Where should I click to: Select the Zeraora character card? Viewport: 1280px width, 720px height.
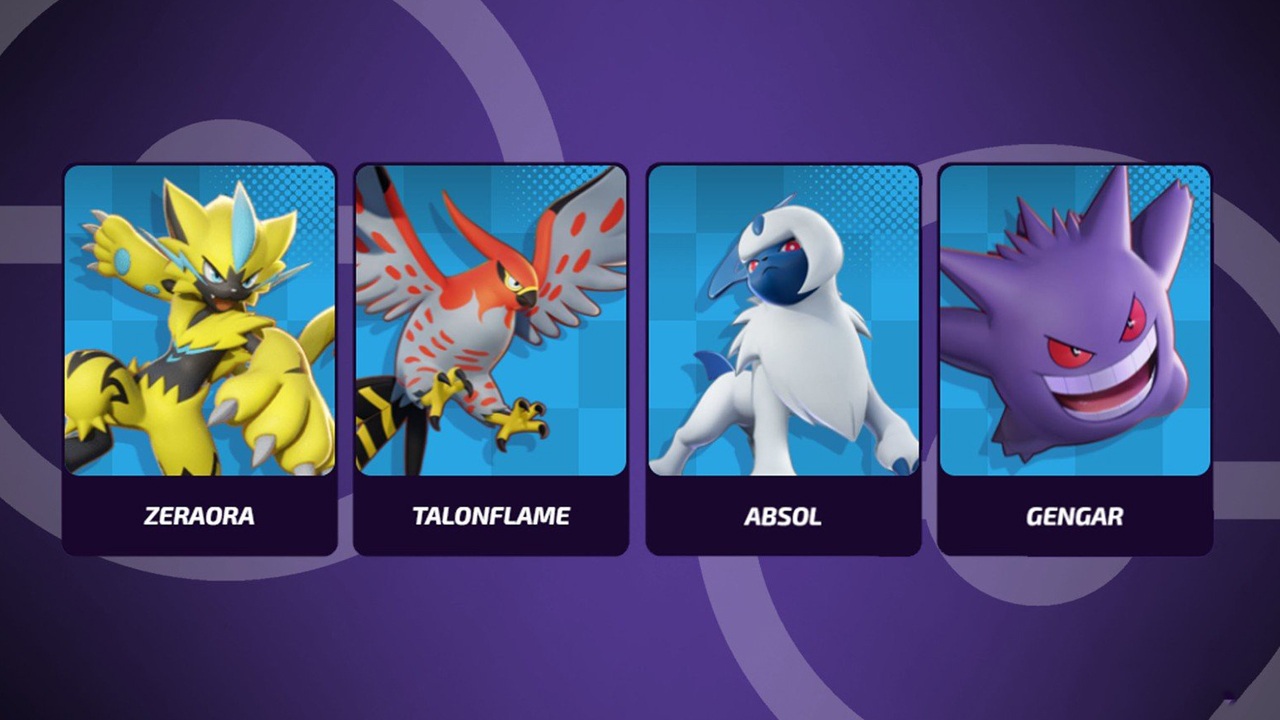[200, 355]
